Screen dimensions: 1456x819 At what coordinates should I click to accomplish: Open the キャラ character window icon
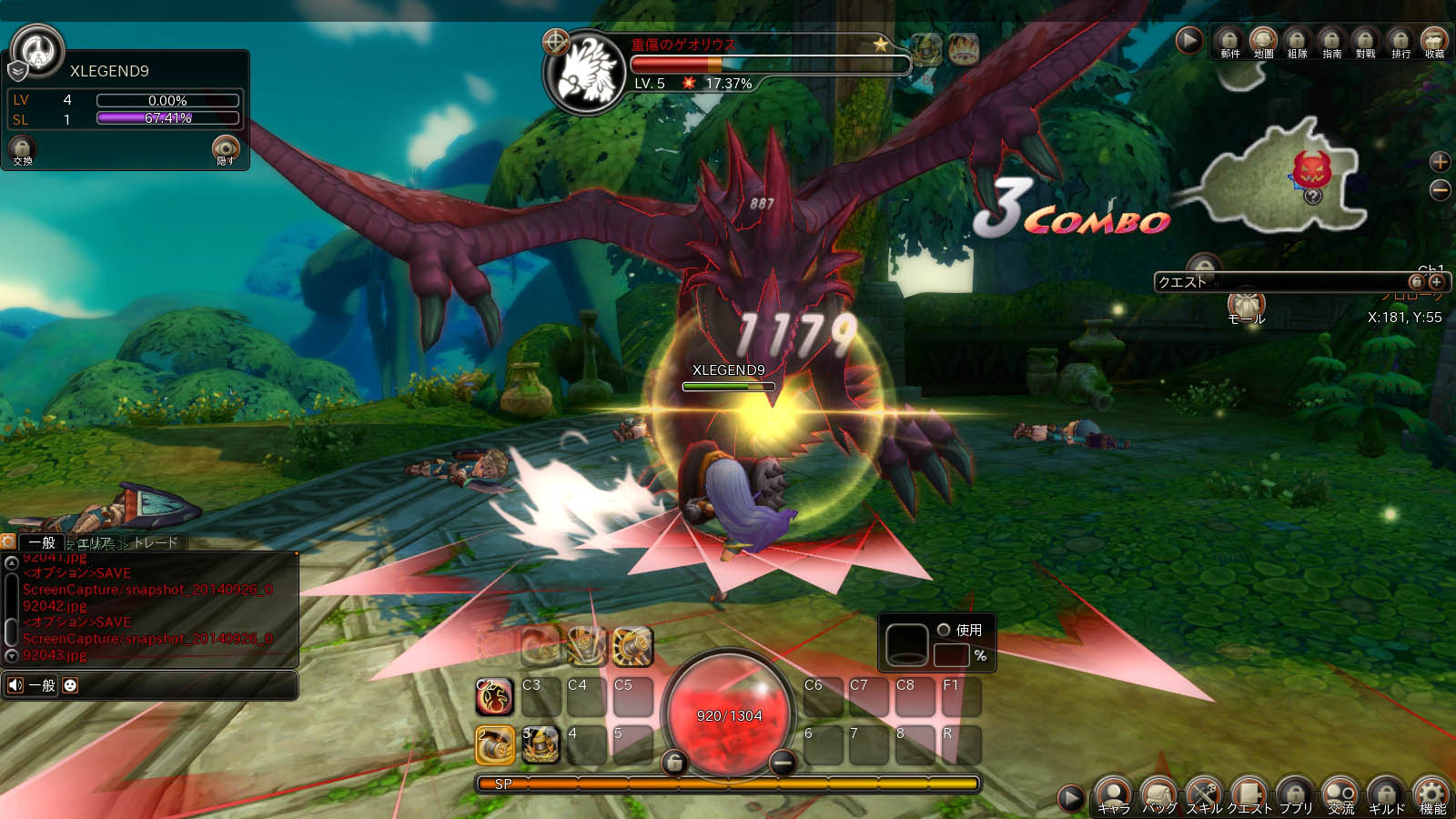click(x=1112, y=792)
